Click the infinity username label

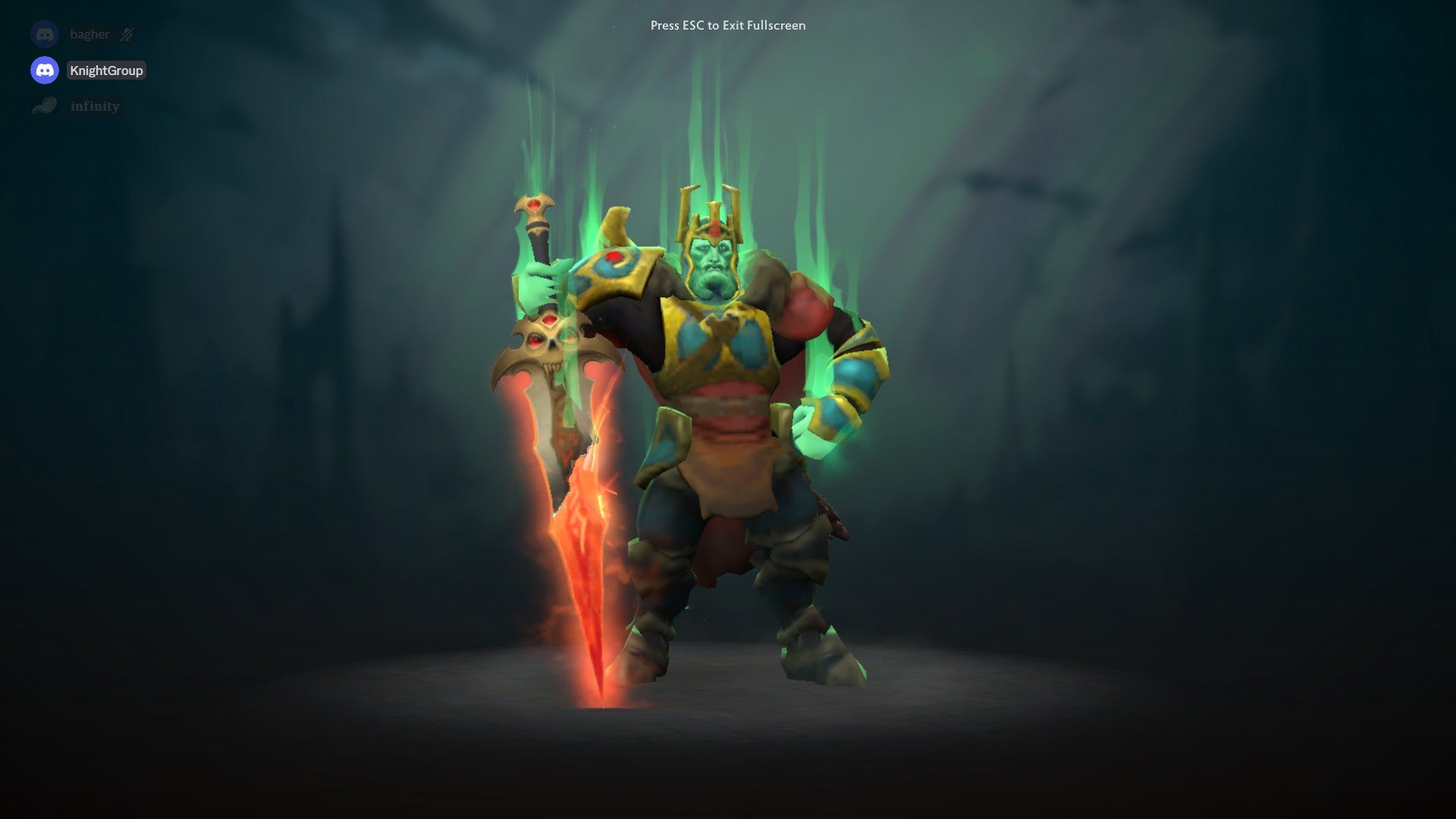coord(94,105)
